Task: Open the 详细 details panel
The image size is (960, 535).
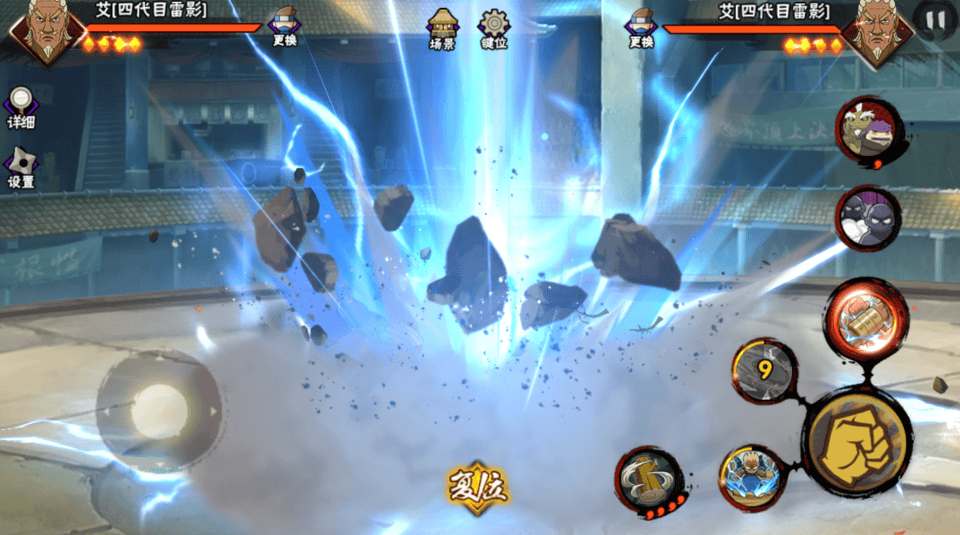Action: click(x=20, y=107)
